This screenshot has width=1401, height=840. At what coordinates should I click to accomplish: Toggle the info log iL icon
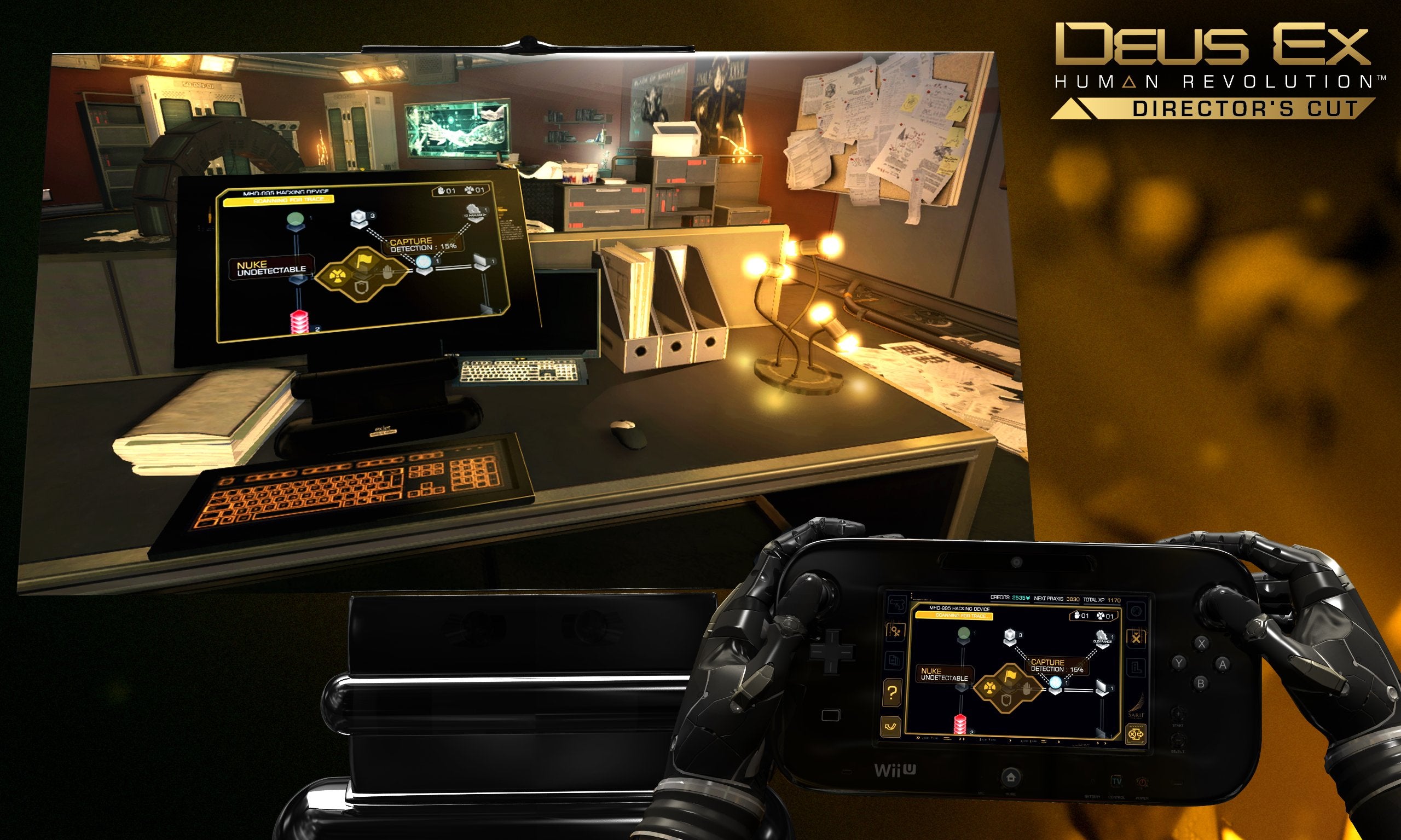coord(1137,665)
